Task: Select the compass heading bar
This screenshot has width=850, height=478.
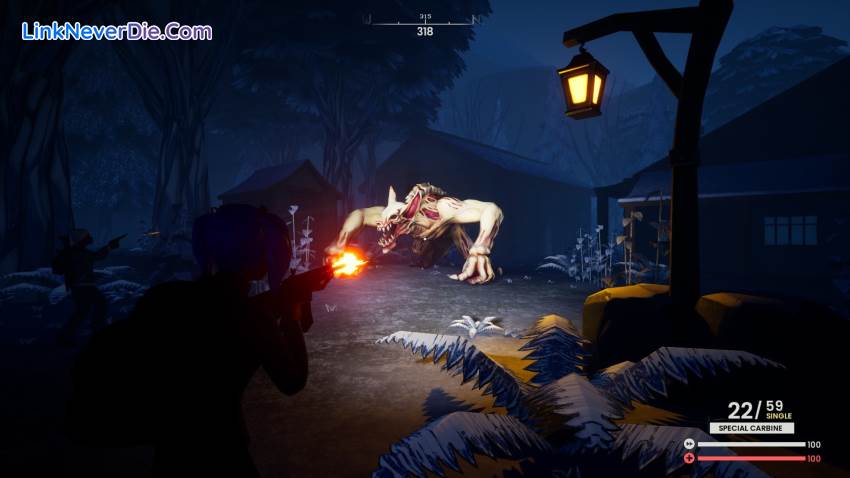Action: (425, 20)
